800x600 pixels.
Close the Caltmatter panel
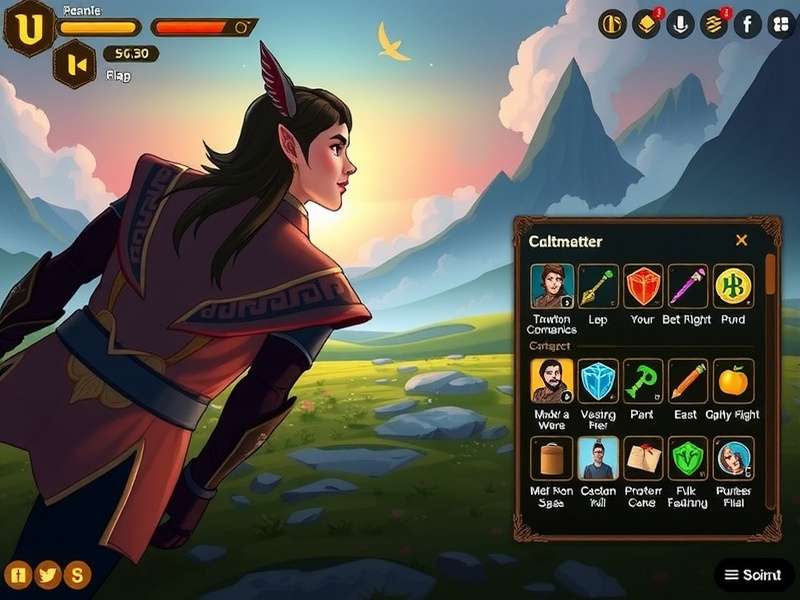coord(741,240)
